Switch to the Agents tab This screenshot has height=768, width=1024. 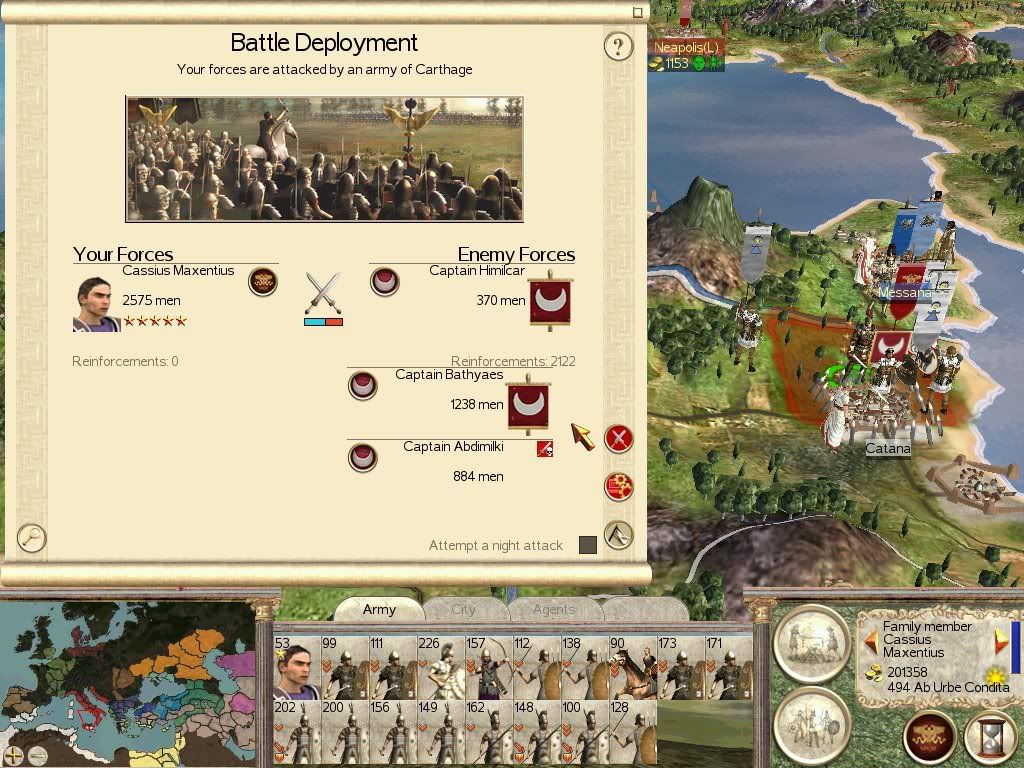coord(554,609)
